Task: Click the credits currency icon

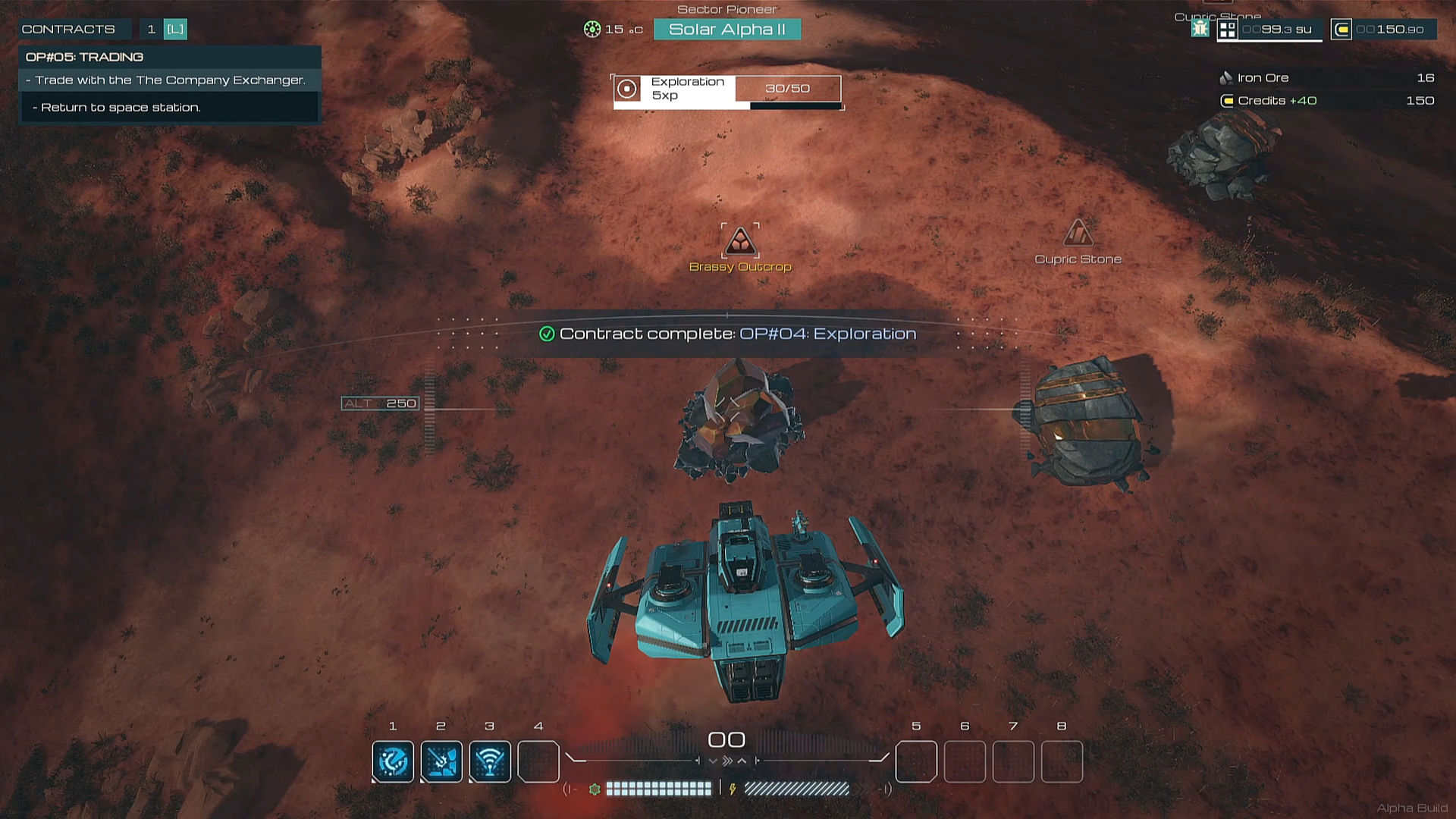Action: pyautogui.click(x=1341, y=30)
